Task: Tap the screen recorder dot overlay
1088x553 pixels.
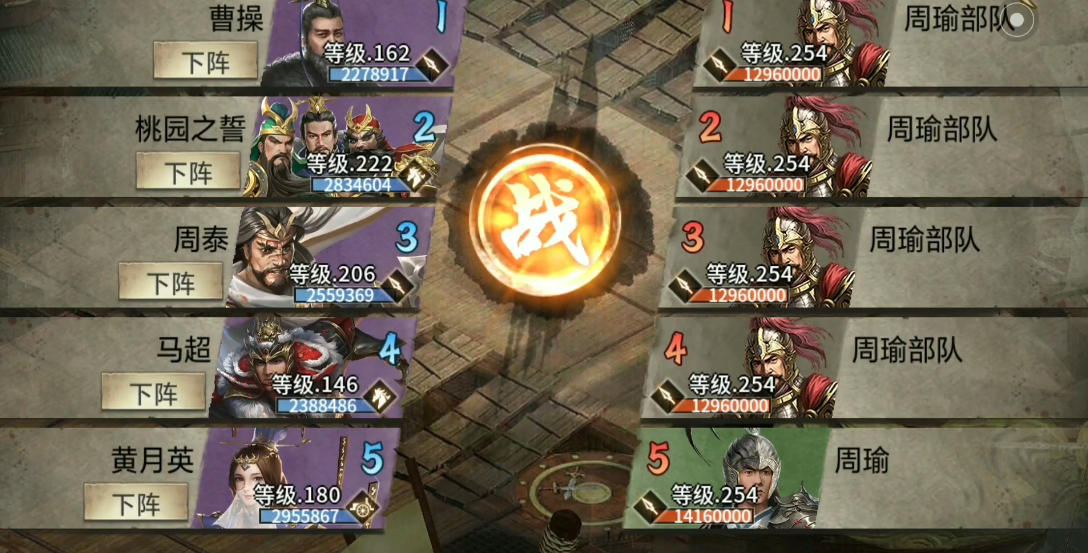Action: [1018, 20]
